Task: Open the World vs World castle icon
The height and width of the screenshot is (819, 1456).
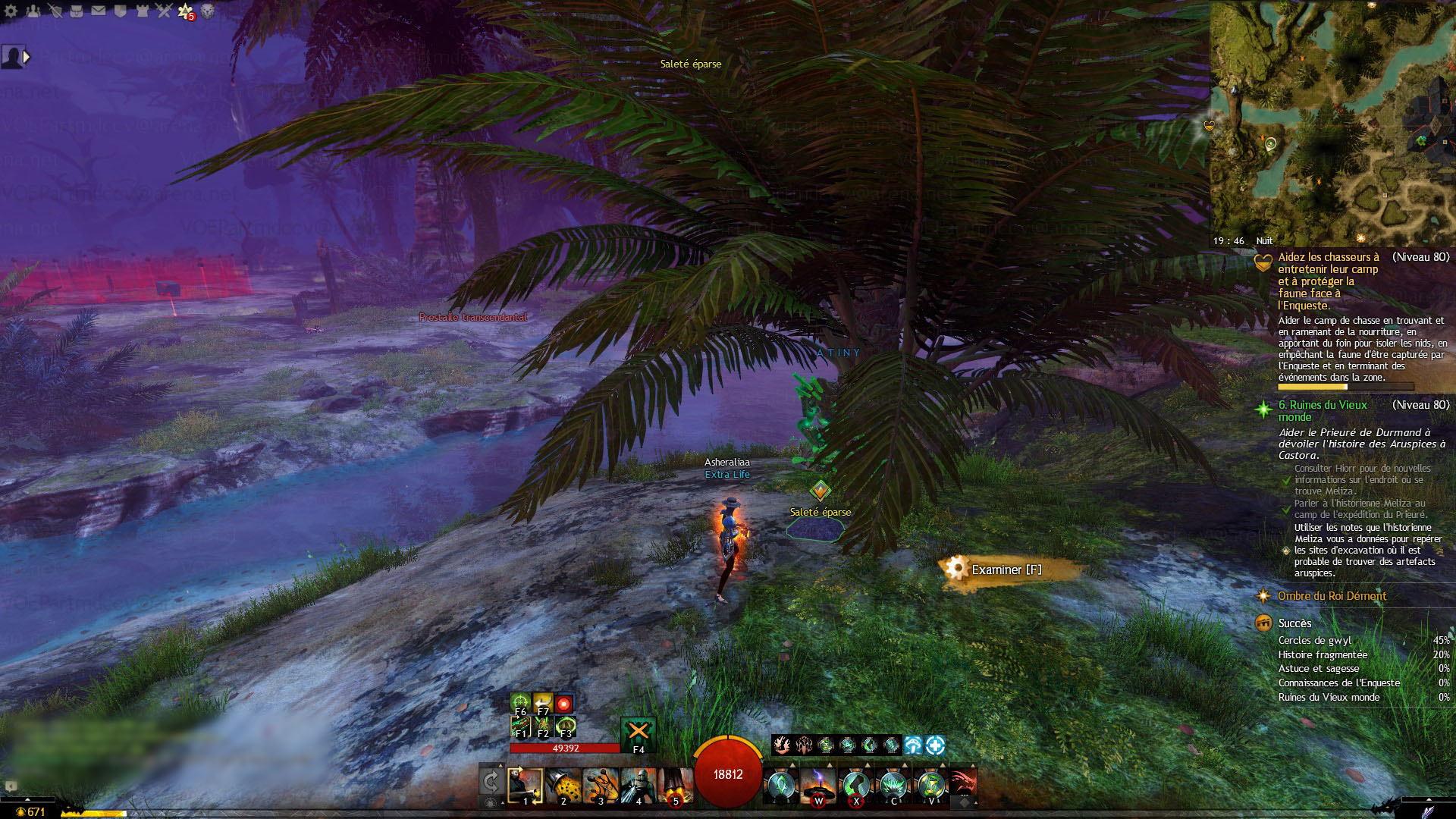Action: pyautogui.click(x=143, y=11)
